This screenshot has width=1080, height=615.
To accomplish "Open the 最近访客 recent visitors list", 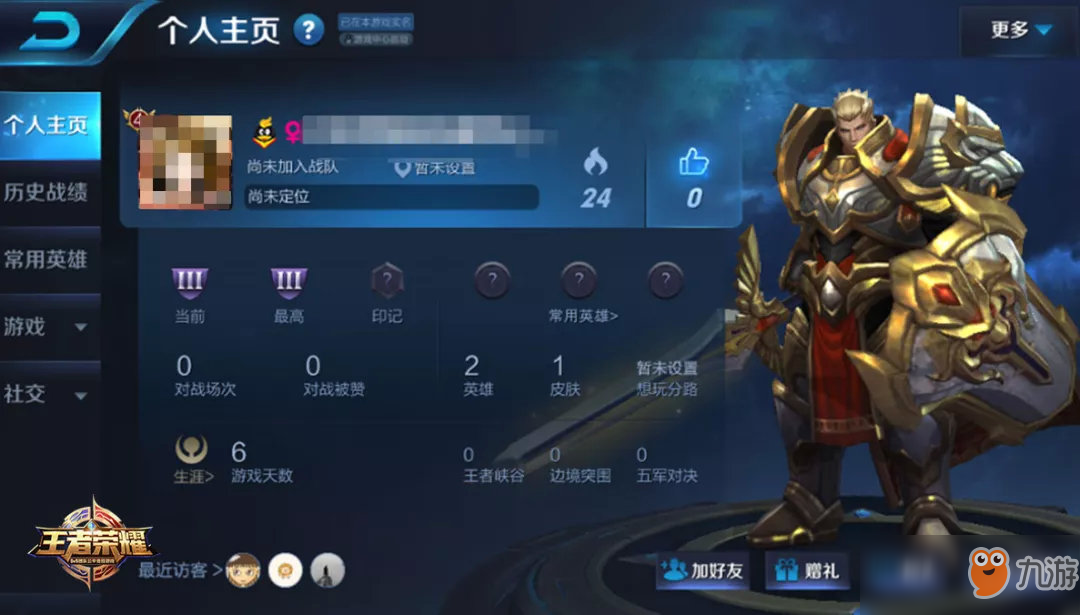I will pyautogui.click(x=175, y=570).
